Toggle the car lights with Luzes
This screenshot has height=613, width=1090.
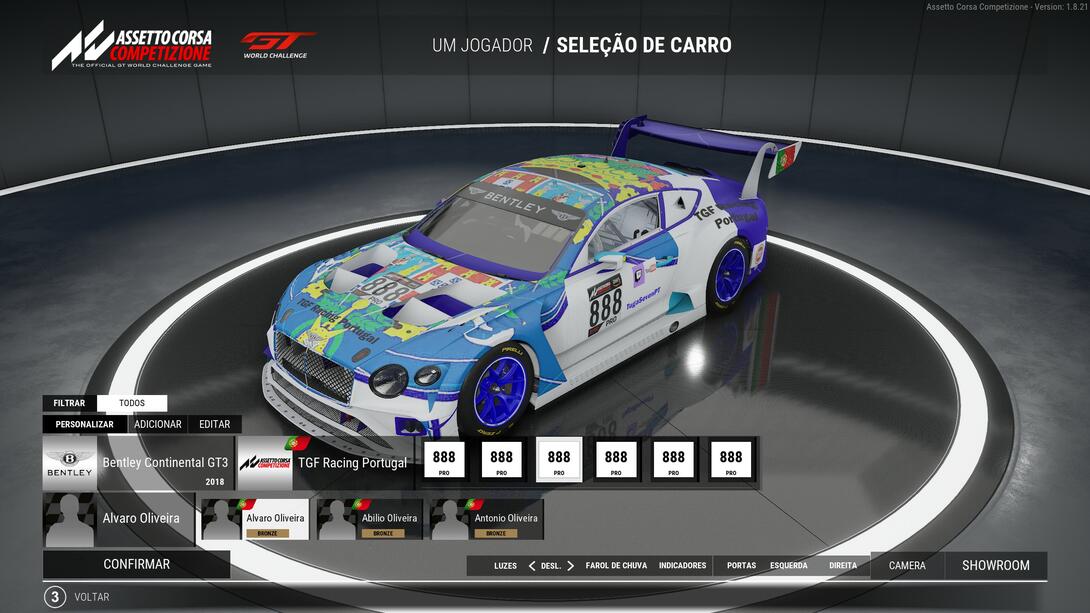(x=505, y=566)
